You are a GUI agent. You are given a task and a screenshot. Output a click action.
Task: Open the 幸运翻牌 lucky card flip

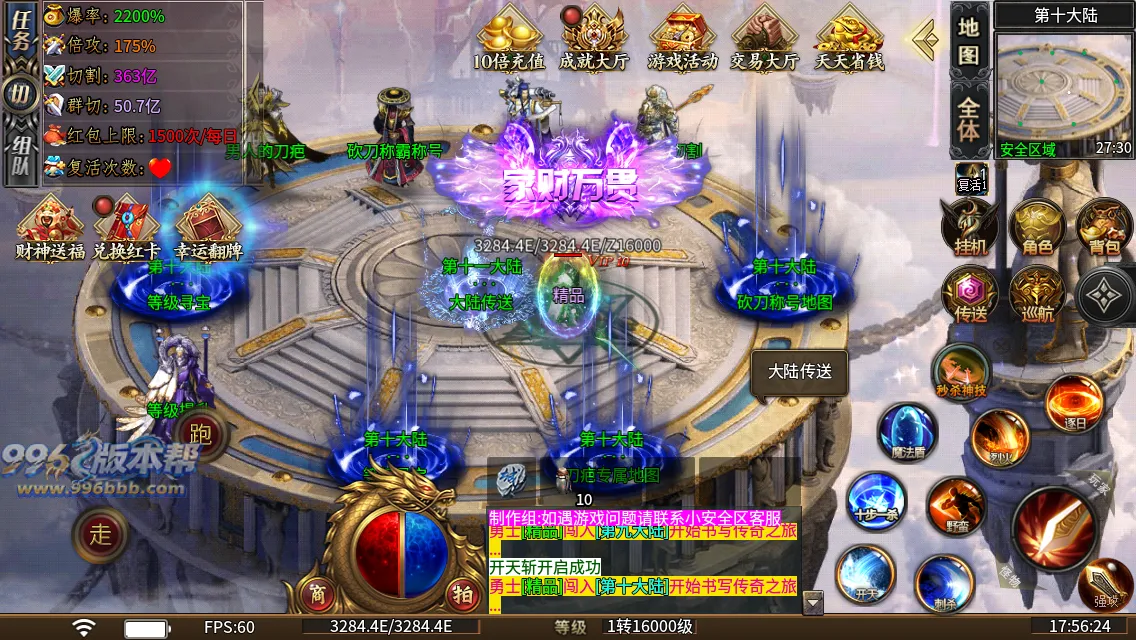(x=209, y=227)
